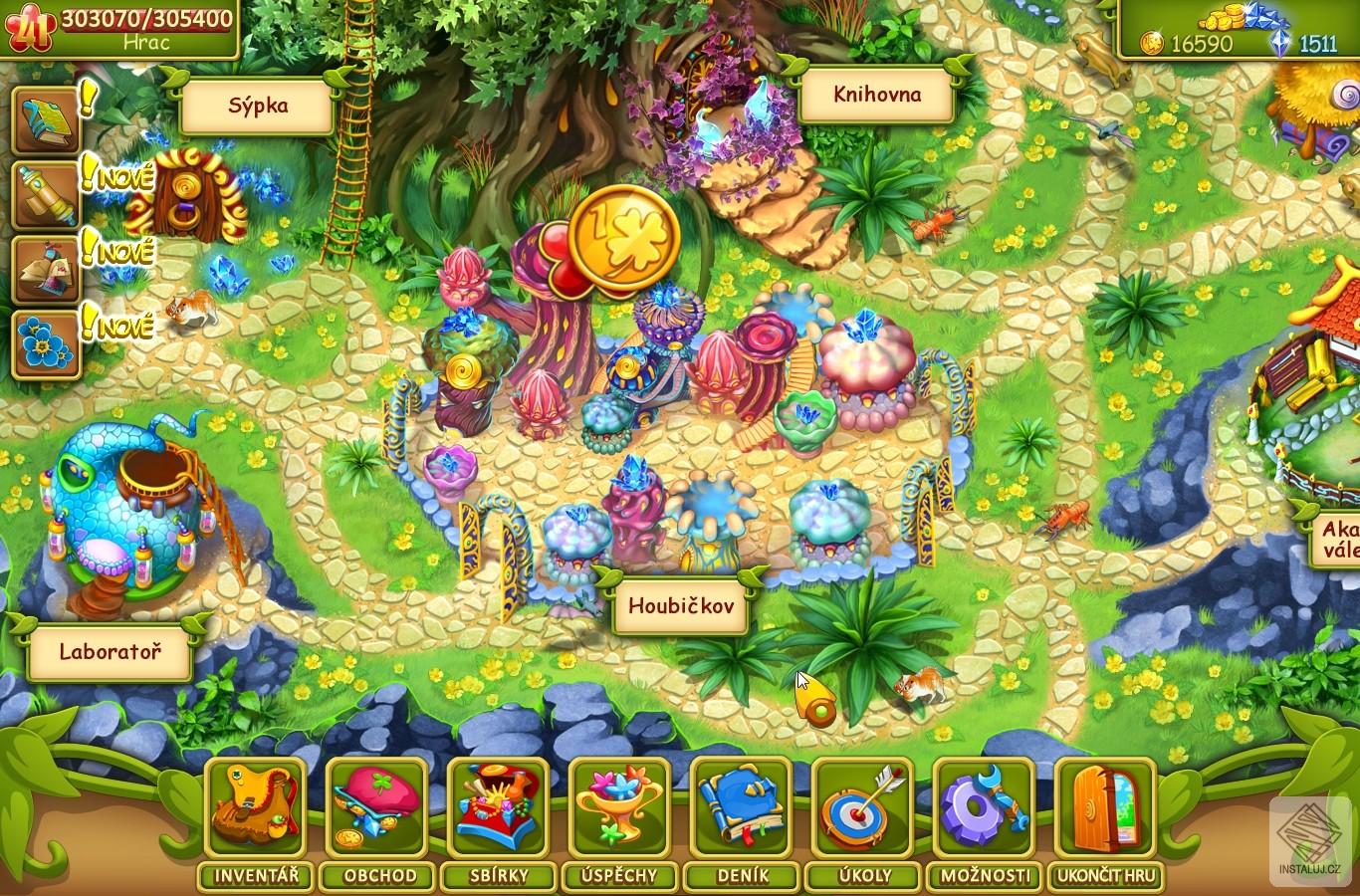
Task: Choose the Houbičkov village label
Action: [680, 605]
